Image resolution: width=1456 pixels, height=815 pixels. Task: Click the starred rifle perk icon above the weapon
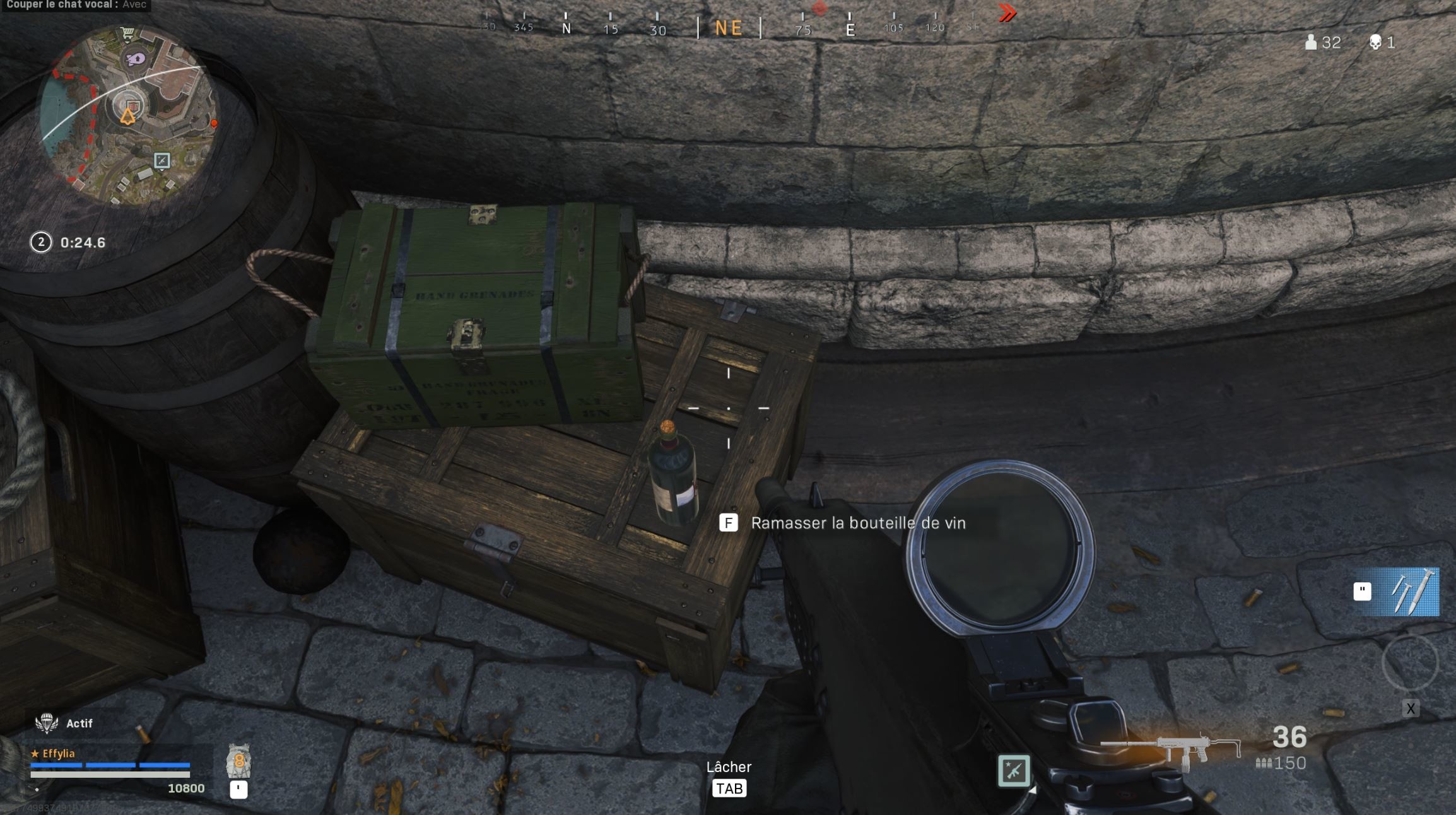(x=1014, y=771)
